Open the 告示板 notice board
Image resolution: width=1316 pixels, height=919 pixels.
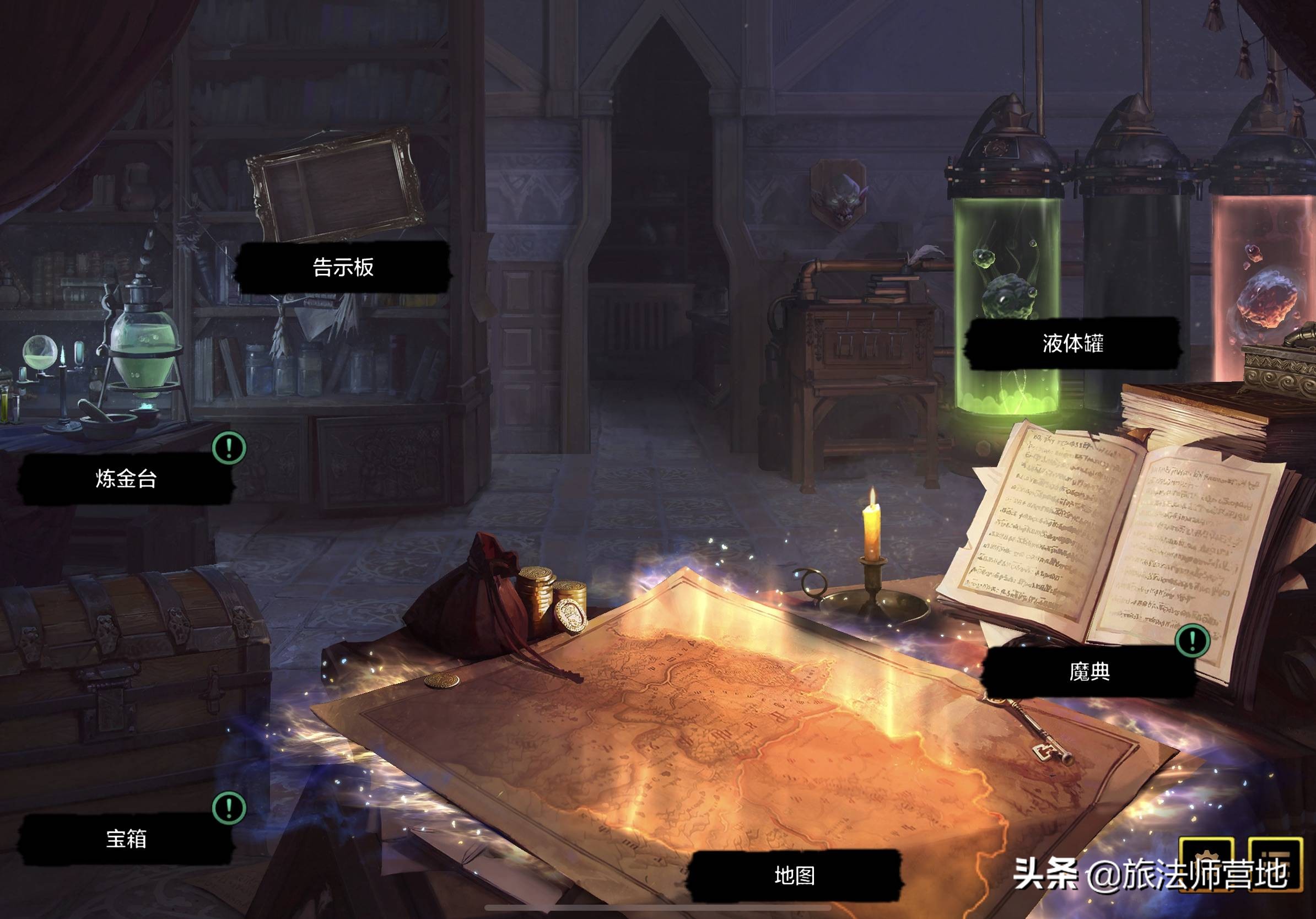coord(343,268)
